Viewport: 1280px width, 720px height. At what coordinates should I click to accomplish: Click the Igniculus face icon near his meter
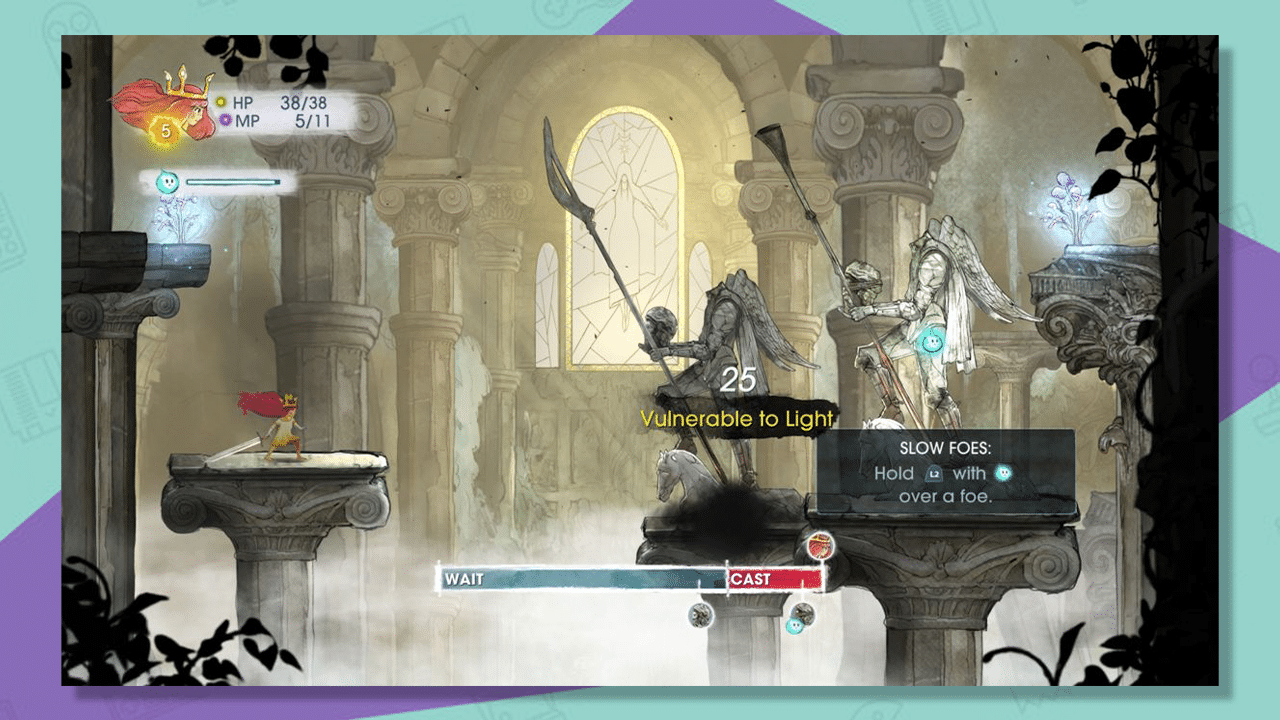pos(168,182)
